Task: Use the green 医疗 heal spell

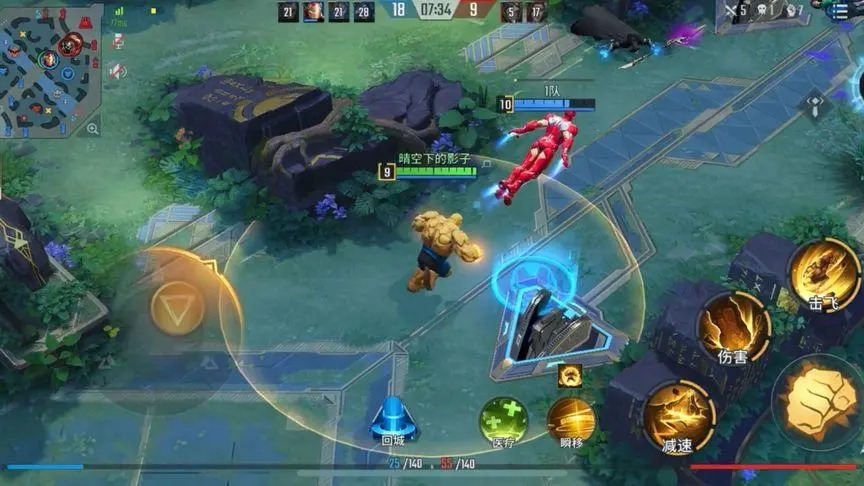Action: coord(503,420)
